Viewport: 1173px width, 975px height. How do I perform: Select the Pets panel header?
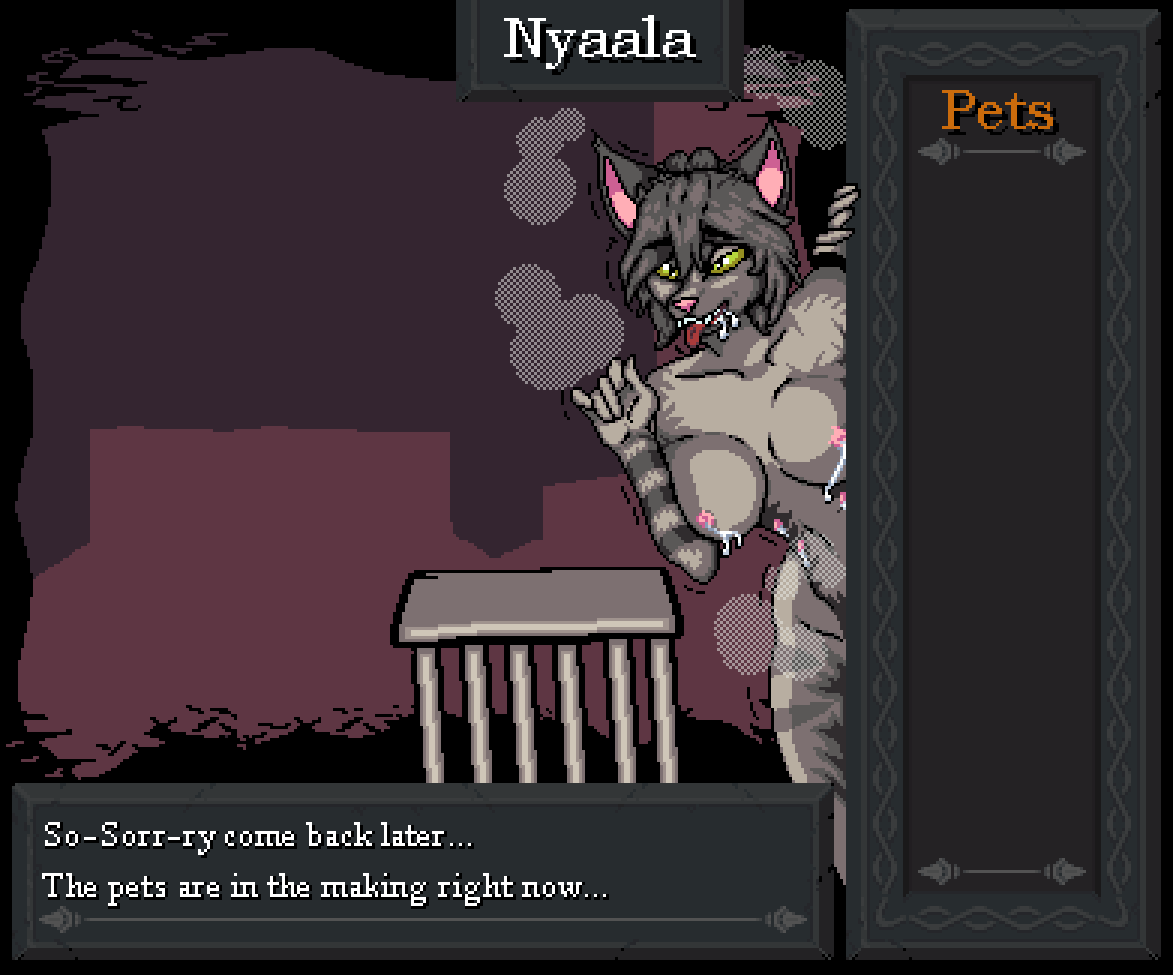(998, 111)
